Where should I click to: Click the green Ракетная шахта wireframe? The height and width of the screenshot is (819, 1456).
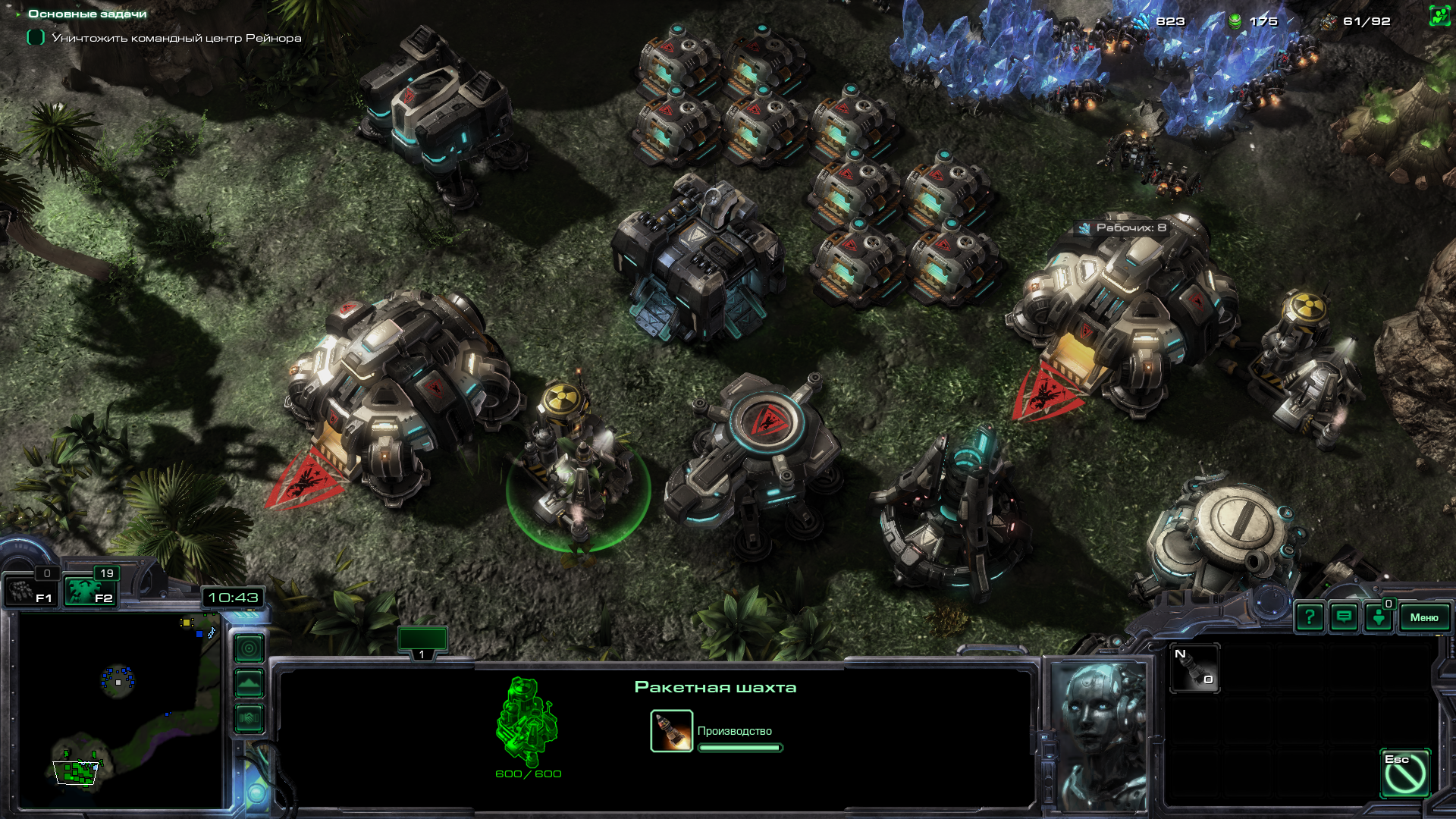528,722
